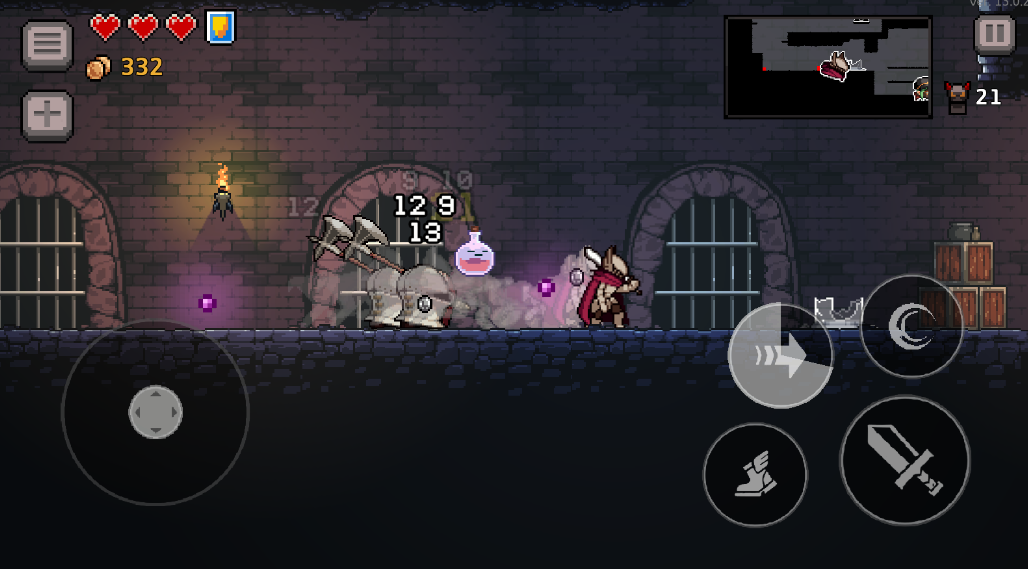Tap the virtual movement joystick
Image resolution: width=1028 pixels, height=569 pixels.
[155, 412]
